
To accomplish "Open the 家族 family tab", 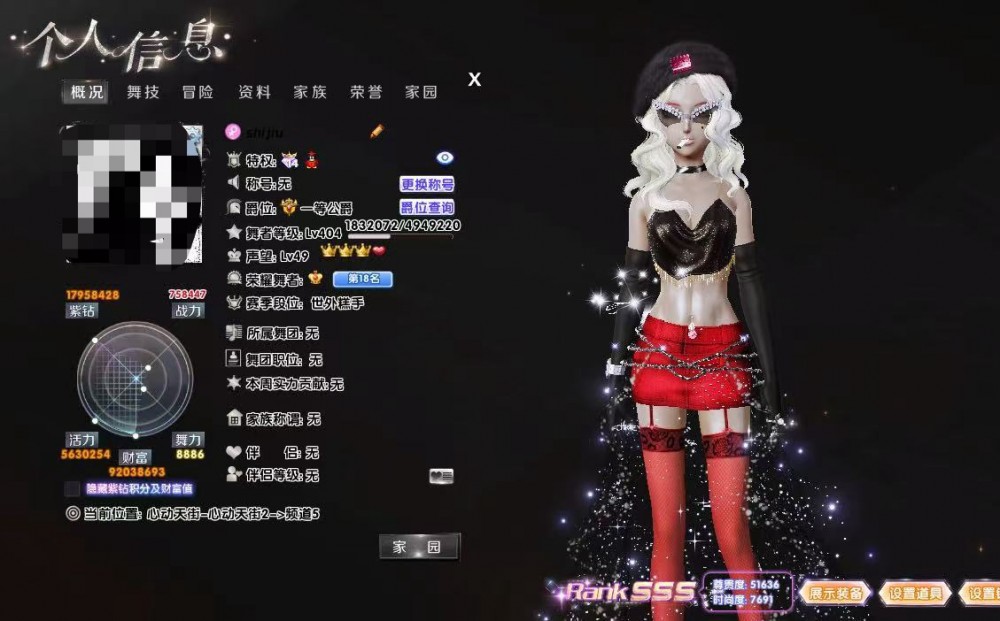I will (310, 93).
